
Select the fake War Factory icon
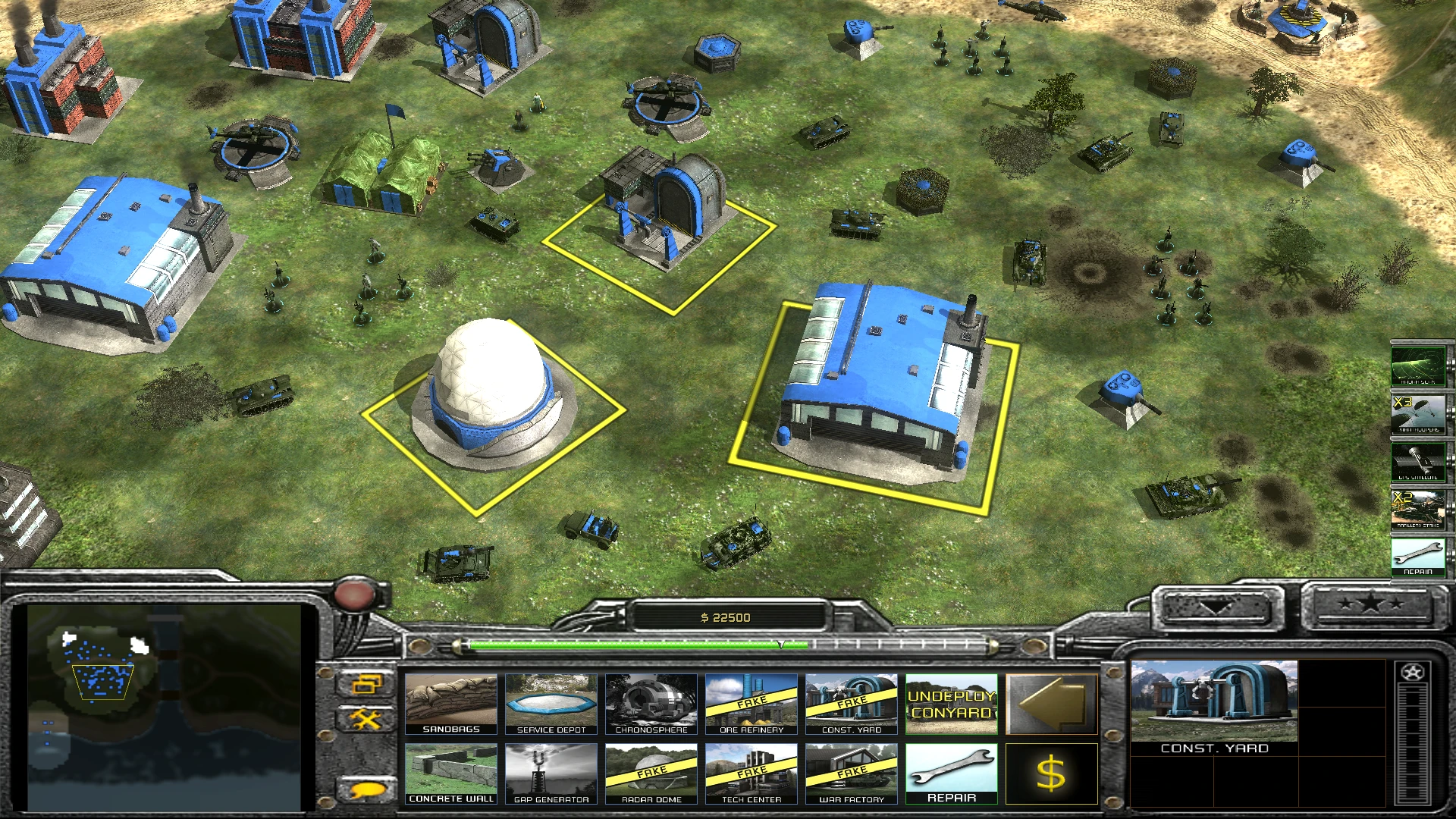pos(851,772)
